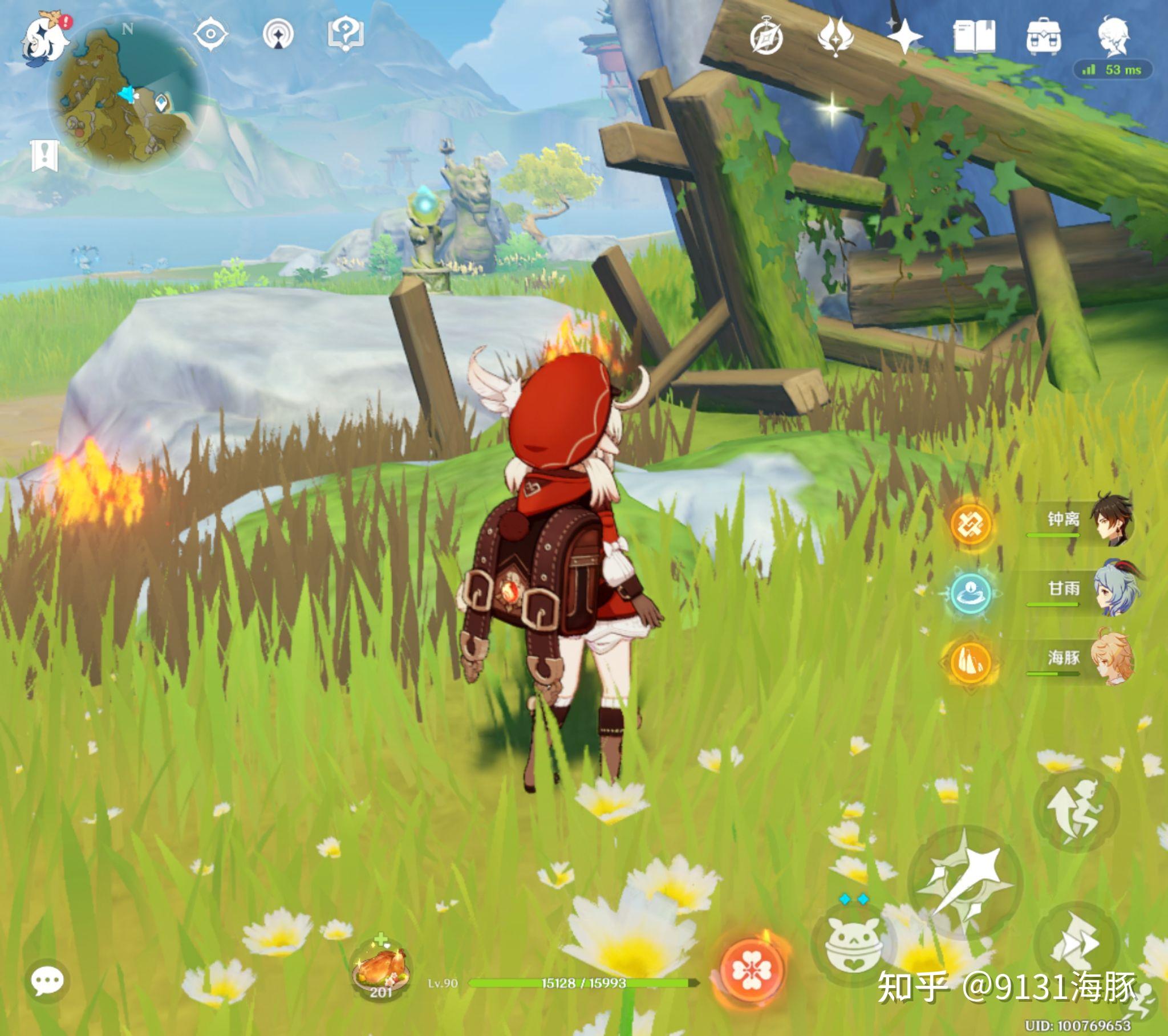Open the quest bookmark icon
The width and height of the screenshot is (1168, 1036).
44,156
